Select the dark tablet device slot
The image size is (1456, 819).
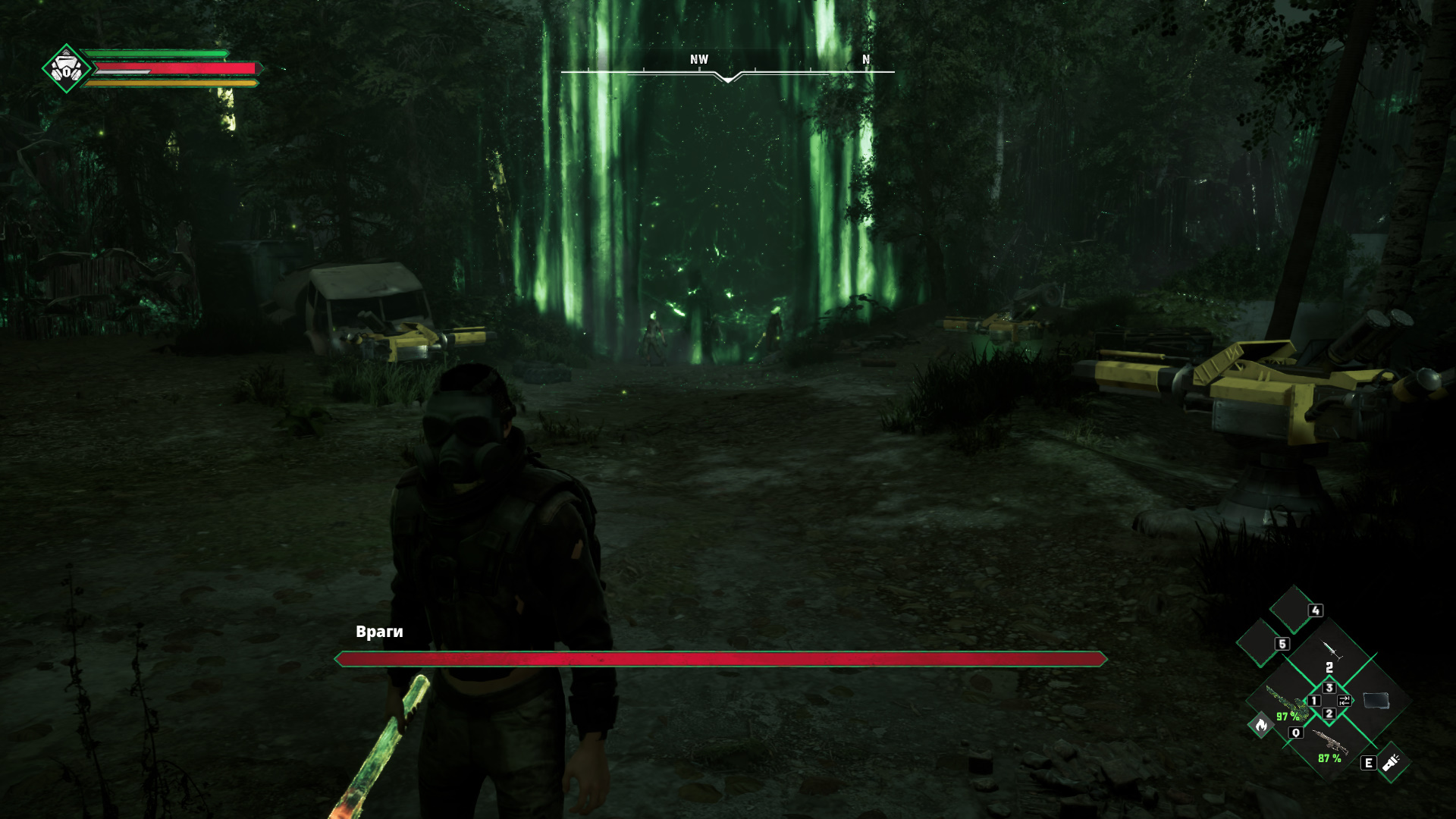1376,701
